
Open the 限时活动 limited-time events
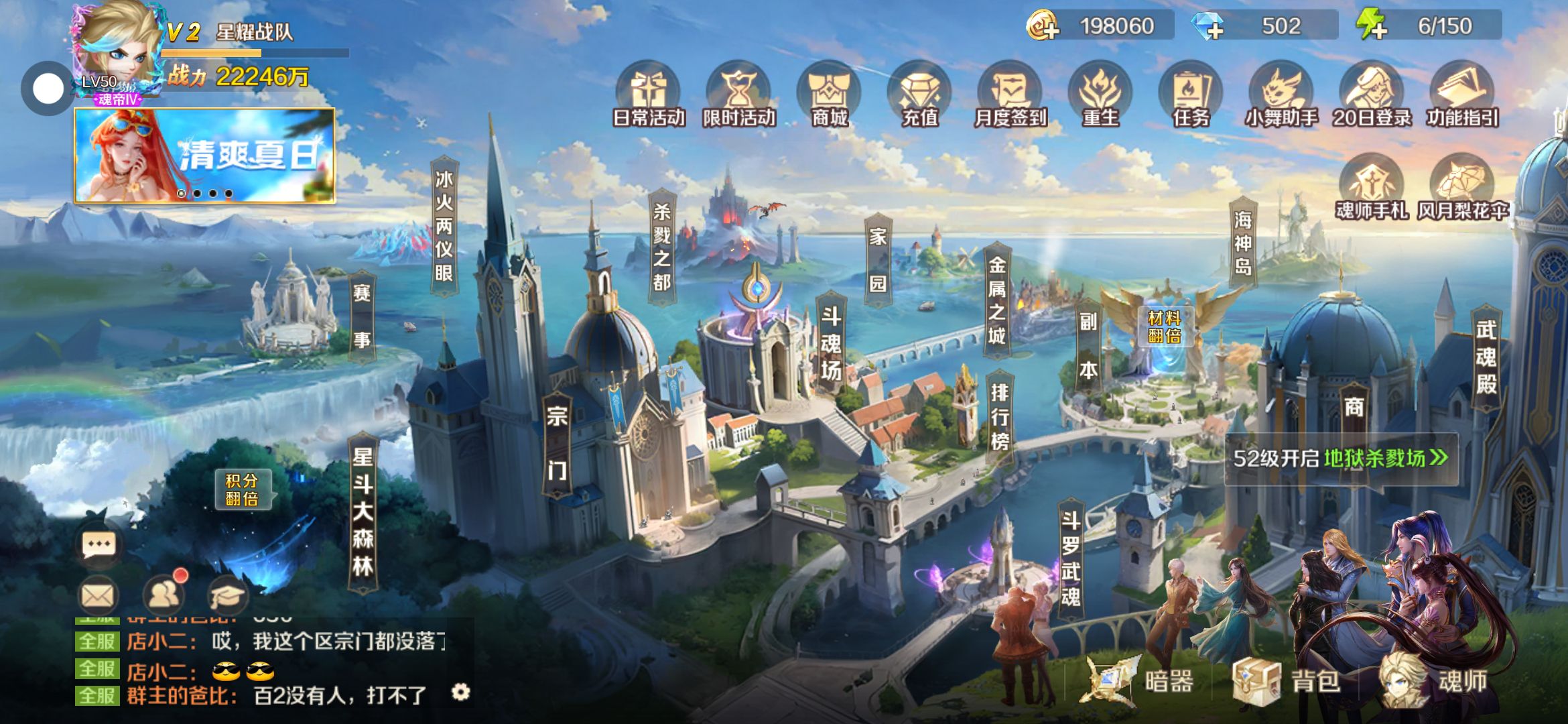click(x=738, y=95)
